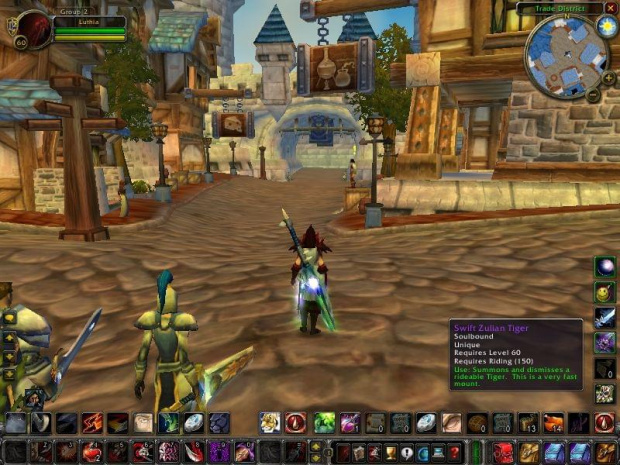The width and height of the screenshot is (620, 465).
Task: Click the yellow smiley face side bar icon
Action: (x=605, y=292)
